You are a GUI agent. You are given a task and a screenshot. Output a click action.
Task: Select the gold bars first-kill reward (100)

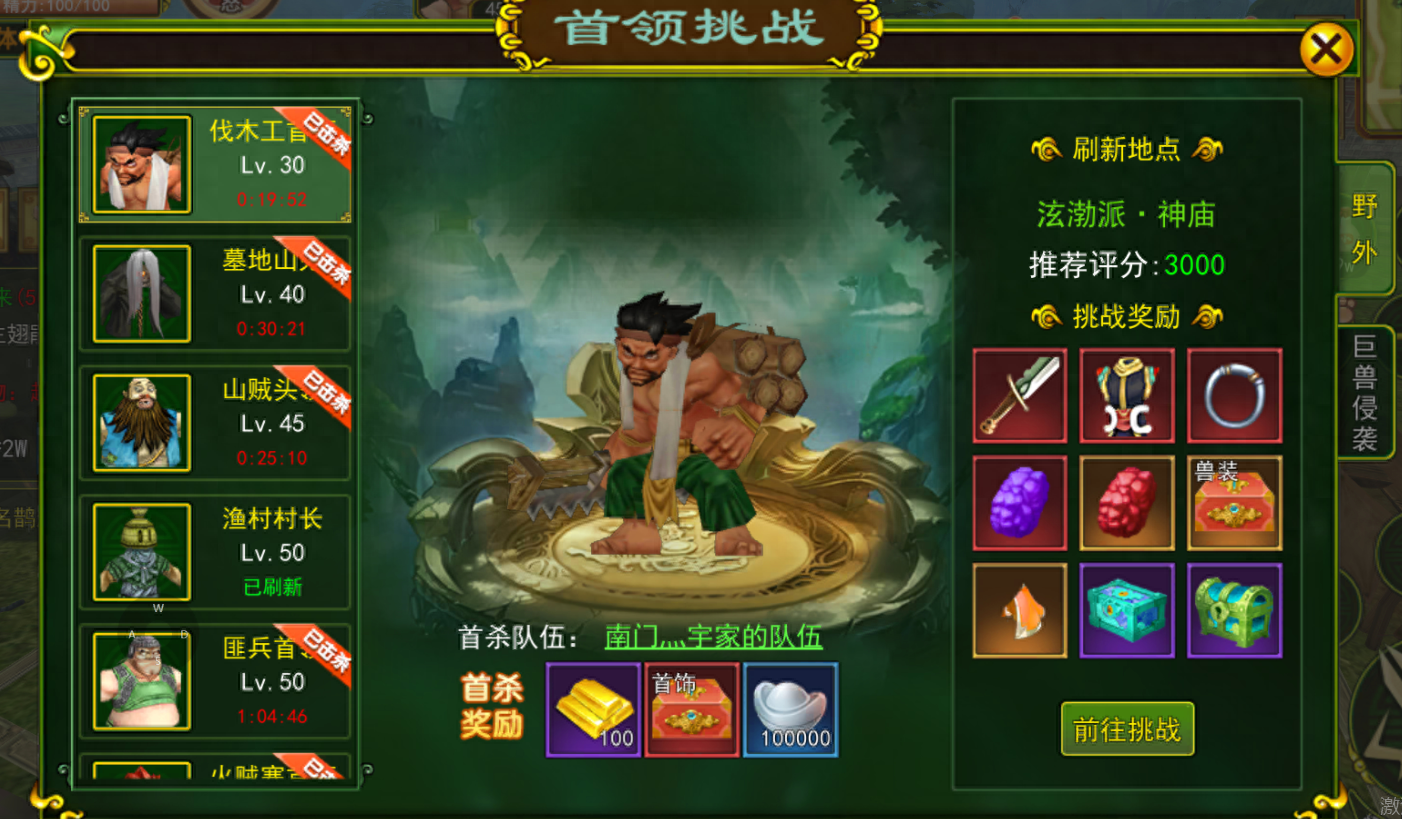coord(593,710)
